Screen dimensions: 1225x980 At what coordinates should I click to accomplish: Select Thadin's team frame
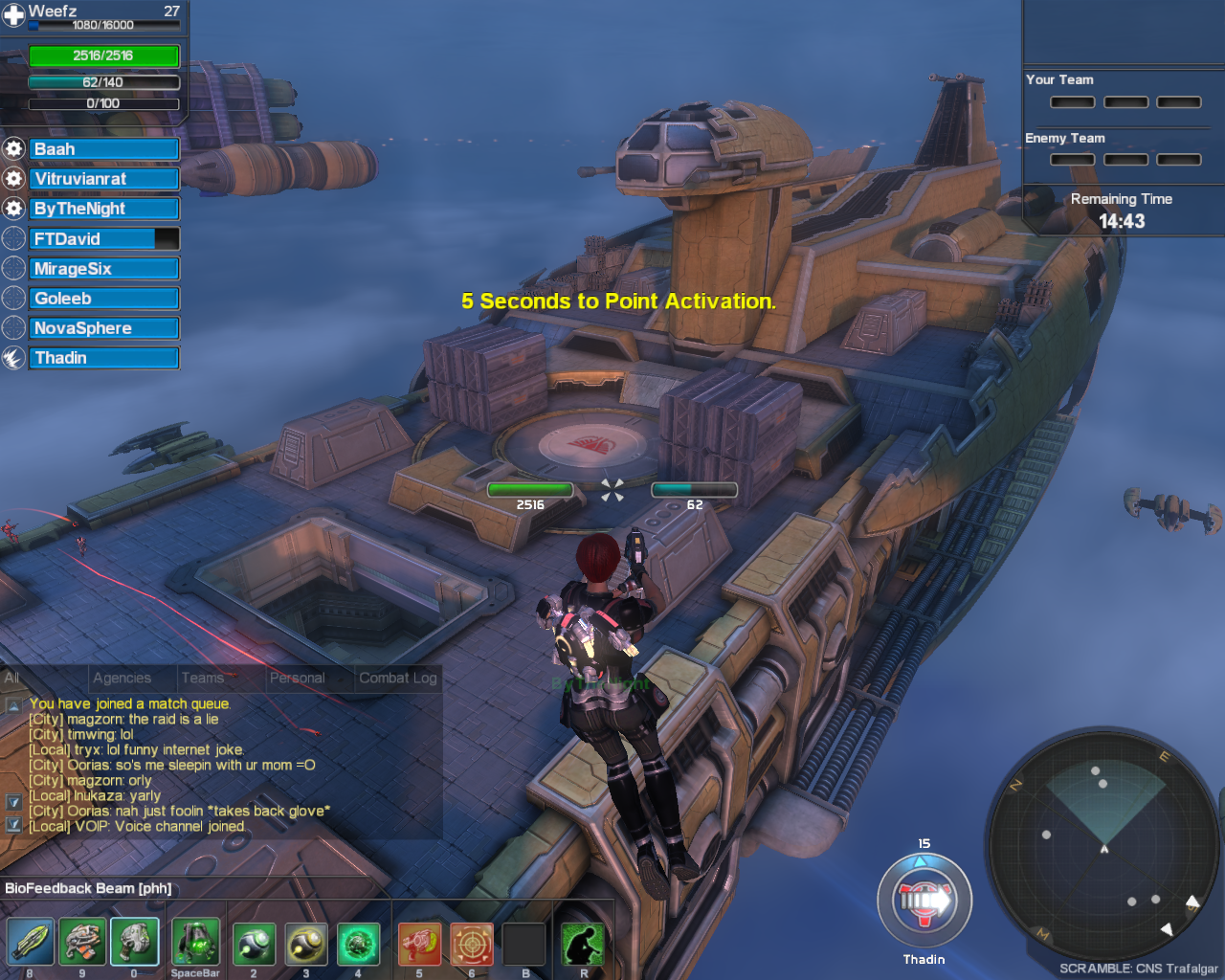coord(103,358)
